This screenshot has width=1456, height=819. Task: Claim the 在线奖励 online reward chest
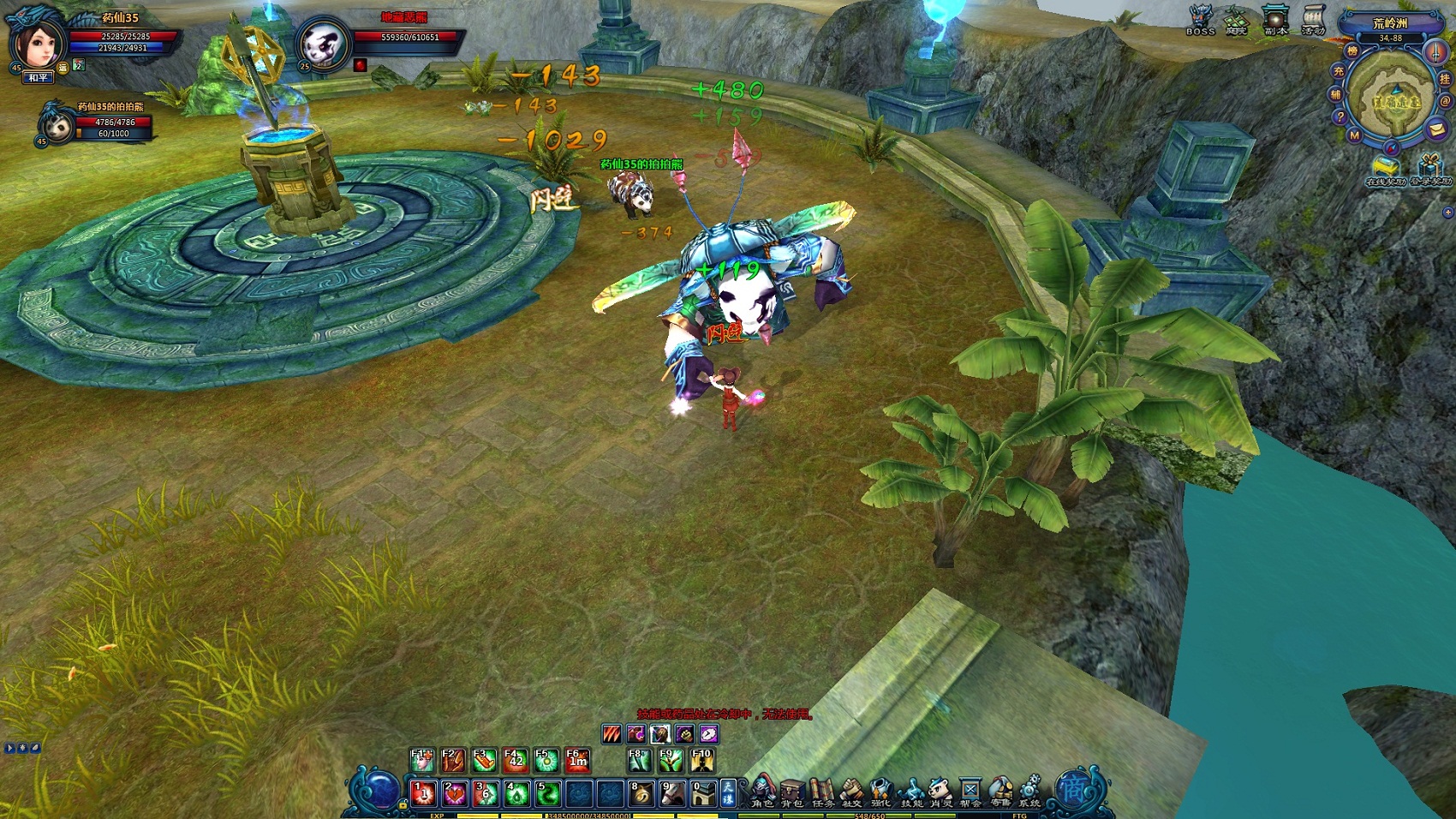(1385, 168)
